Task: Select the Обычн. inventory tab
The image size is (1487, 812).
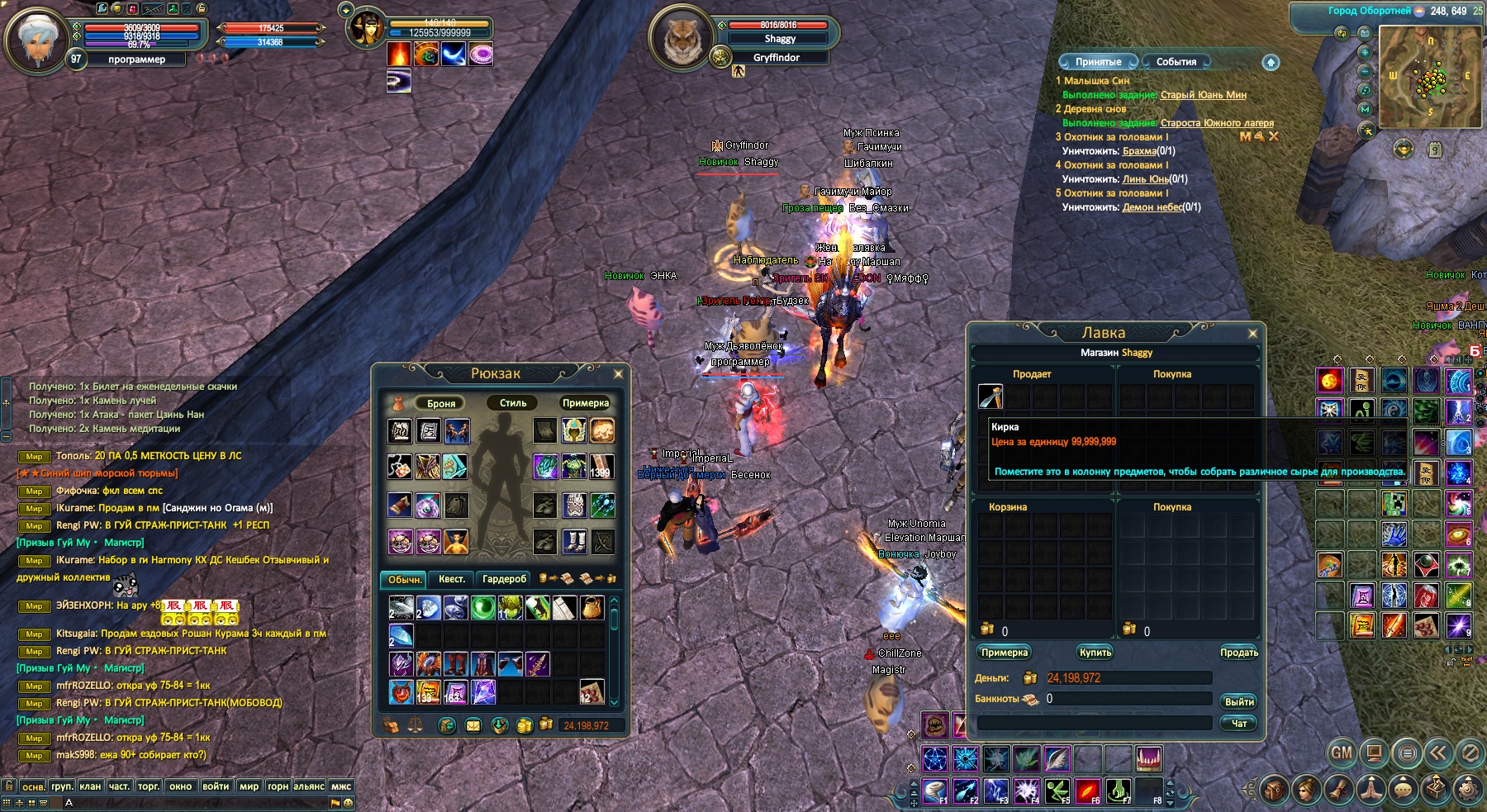Action: point(404,579)
